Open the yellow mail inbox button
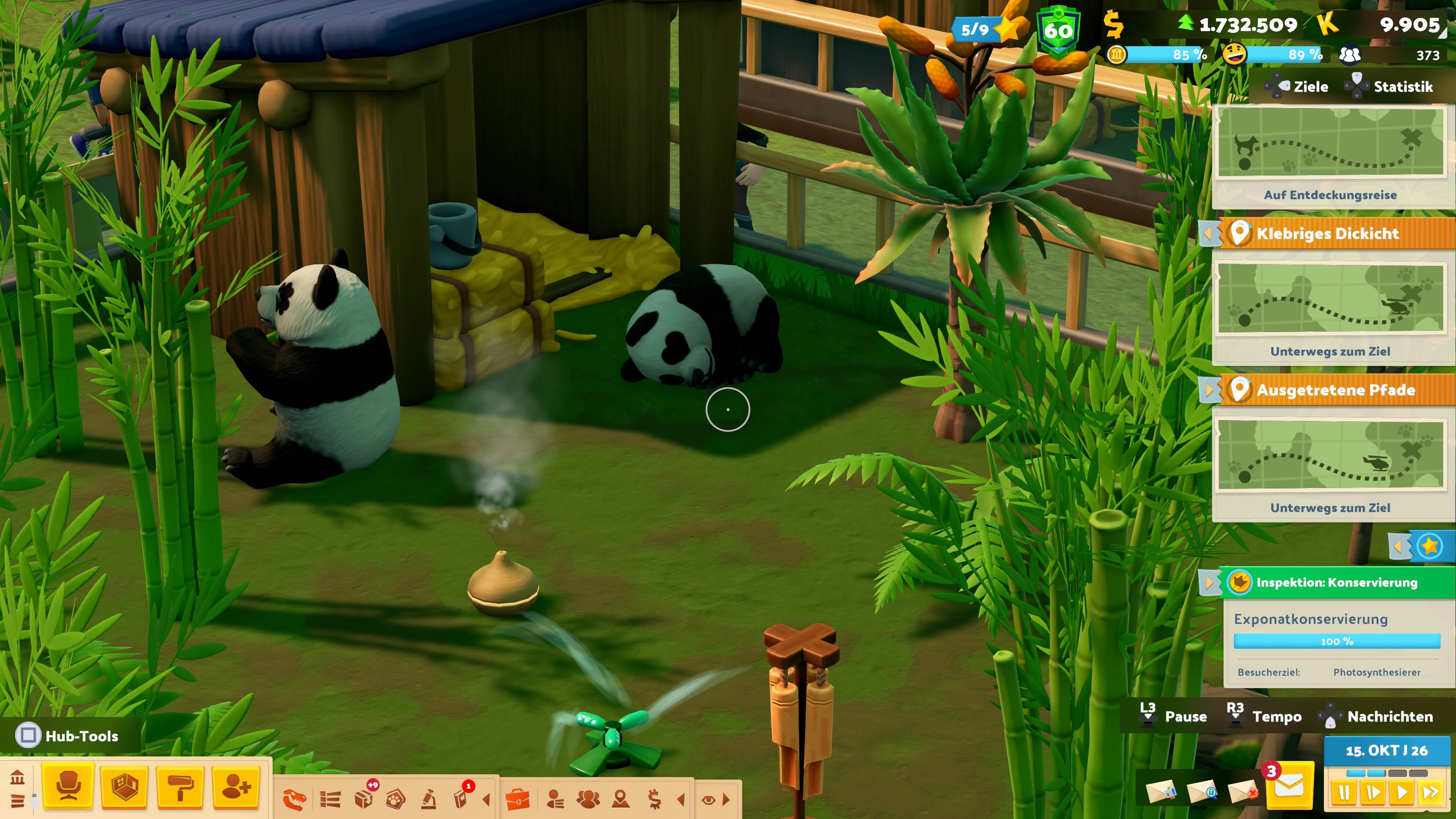The image size is (1456, 819). (1289, 788)
